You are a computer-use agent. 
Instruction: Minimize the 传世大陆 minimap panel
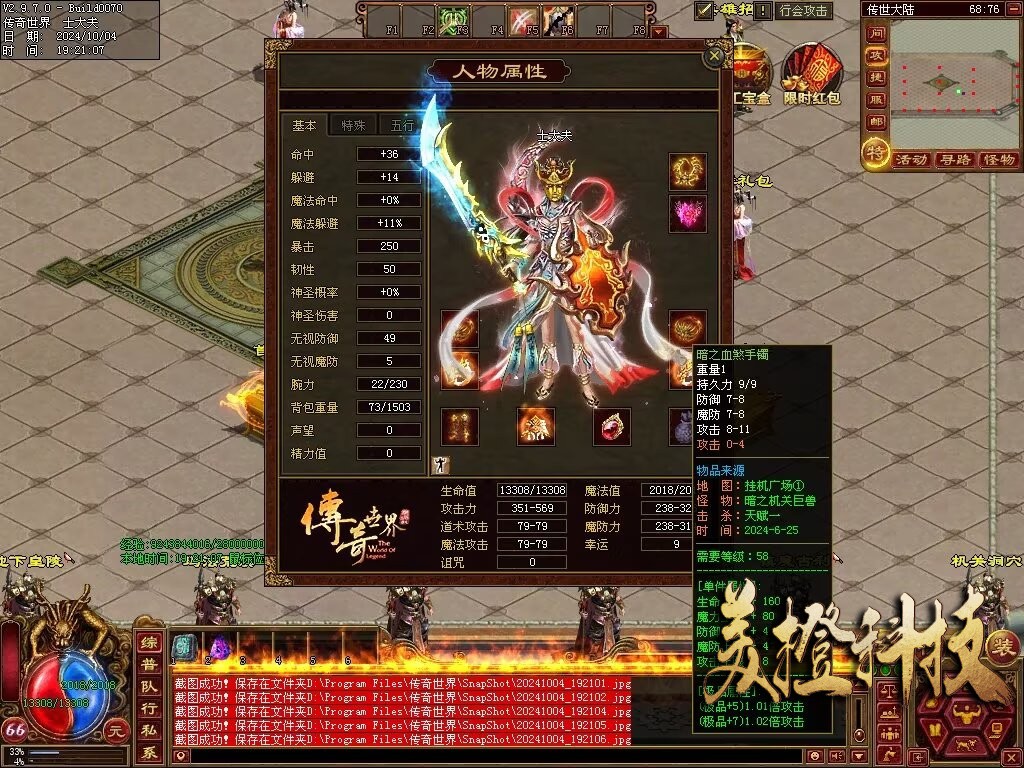pyautogui.click(x=1011, y=9)
